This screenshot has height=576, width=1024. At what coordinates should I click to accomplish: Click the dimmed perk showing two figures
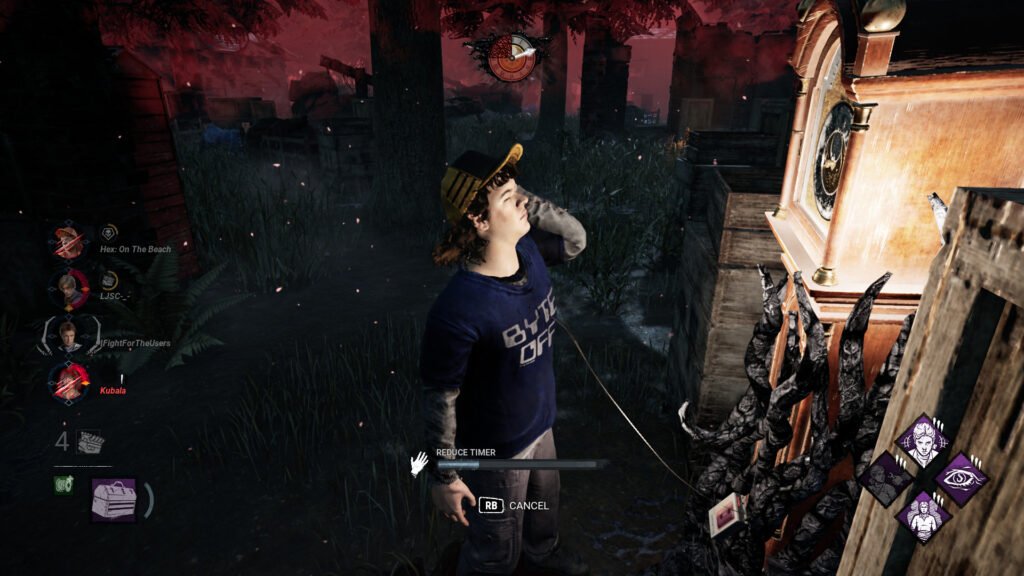click(x=885, y=479)
